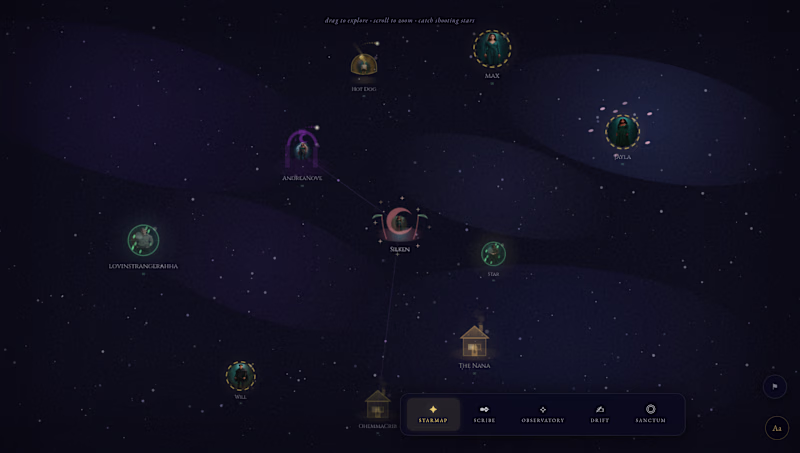Choose the Star profile node
Image resolution: width=800 pixels, height=453 pixels.
tap(493, 253)
